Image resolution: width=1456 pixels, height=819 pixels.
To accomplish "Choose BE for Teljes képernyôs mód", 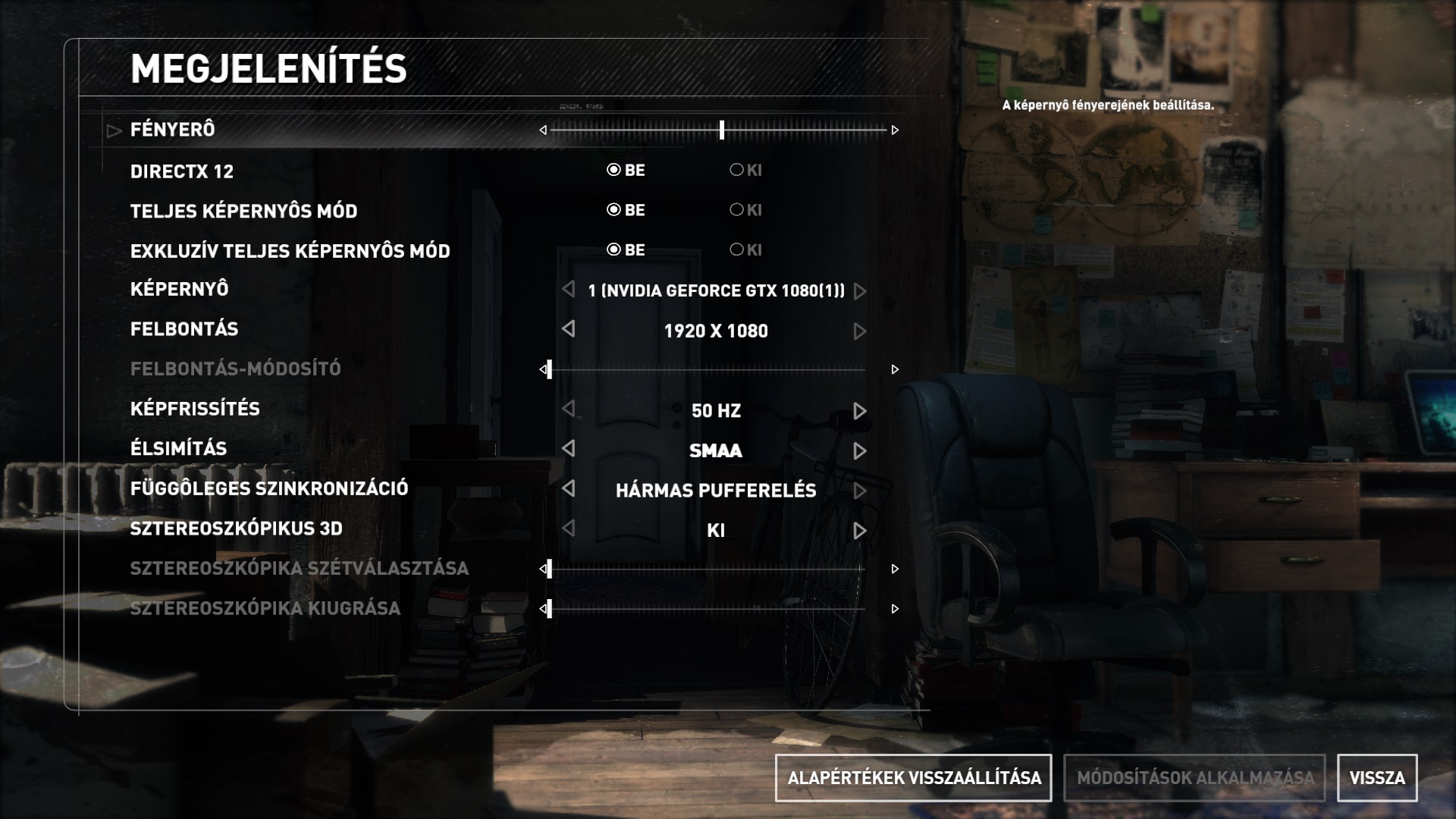I will (614, 210).
